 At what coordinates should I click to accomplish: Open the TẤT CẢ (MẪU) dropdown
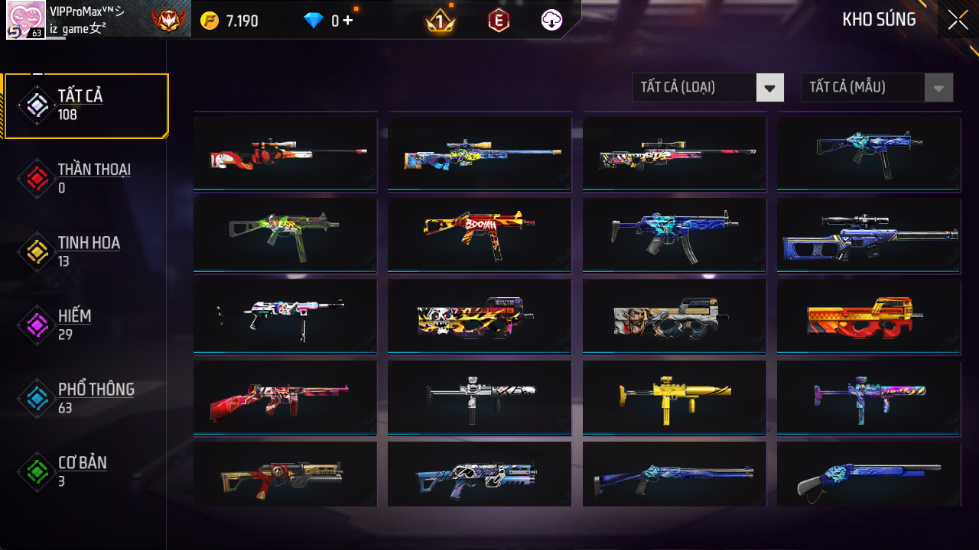point(877,88)
